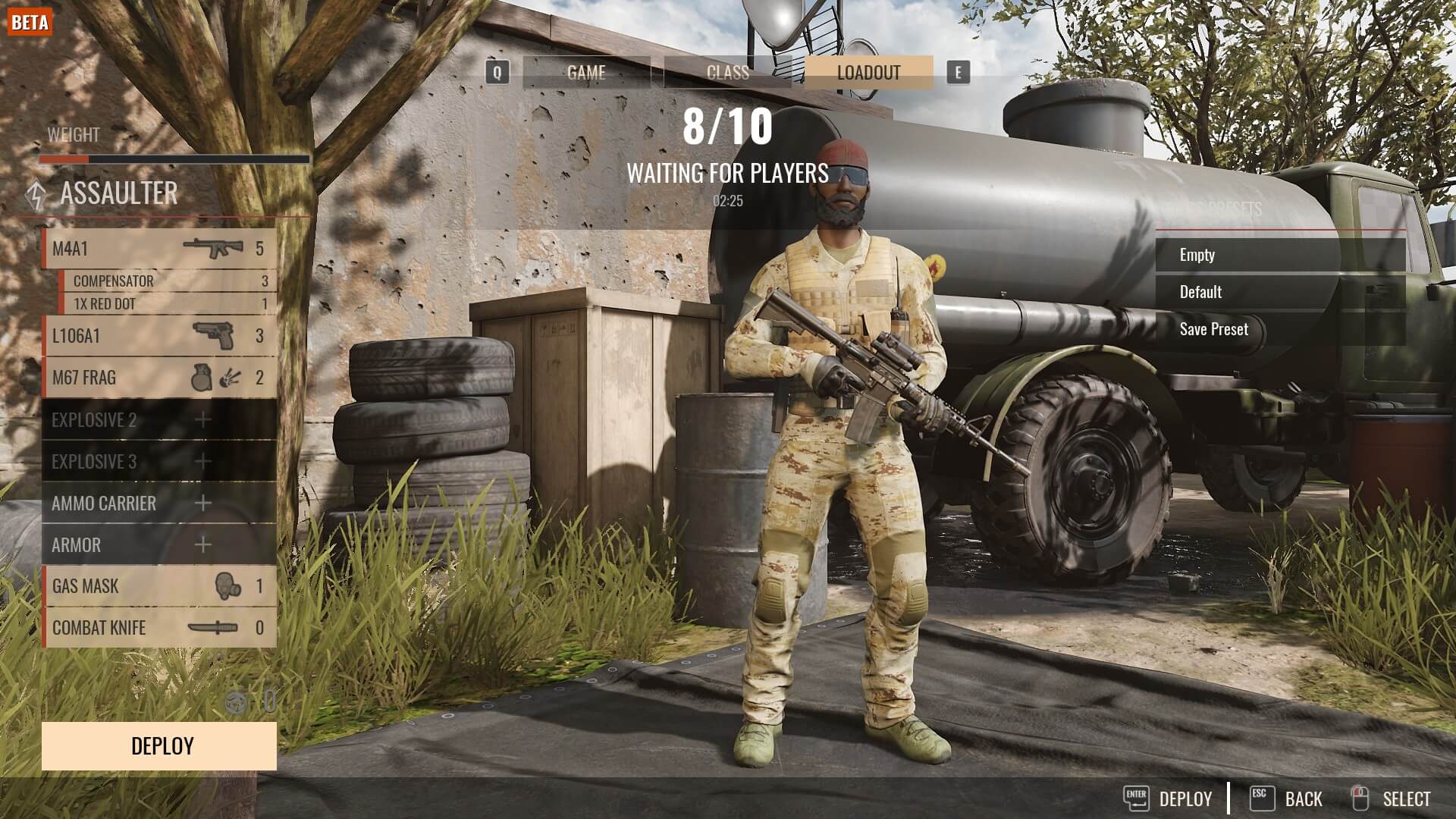The width and height of the screenshot is (1456, 819).
Task: Switch to the Game tab
Action: click(x=586, y=73)
